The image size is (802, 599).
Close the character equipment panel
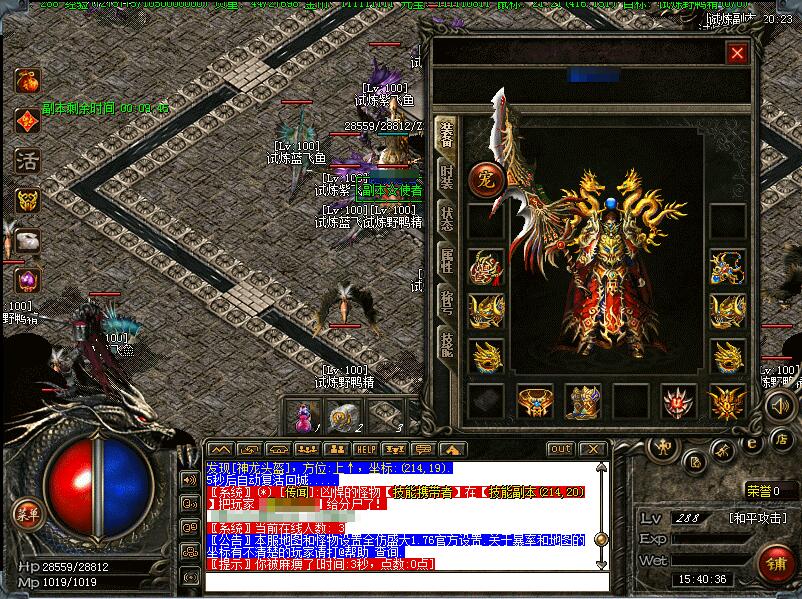[738, 53]
